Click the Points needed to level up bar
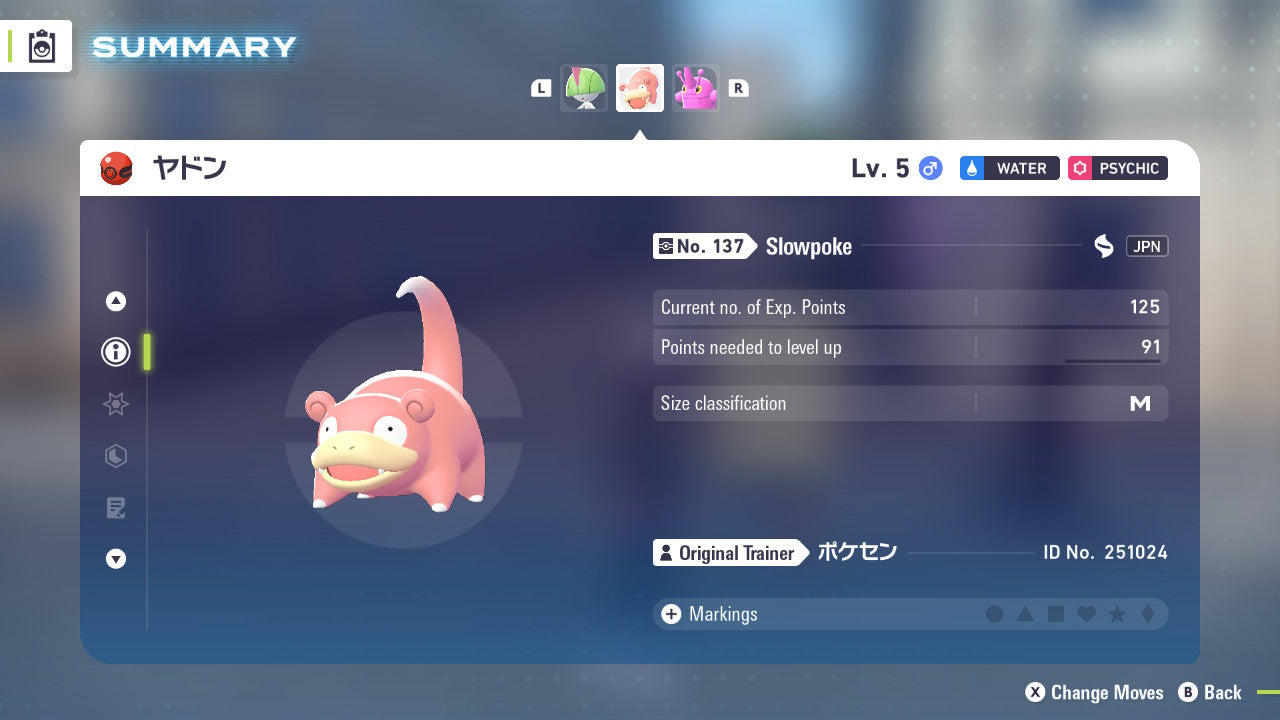Viewport: 1280px width, 720px height. (x=910, y=348)
